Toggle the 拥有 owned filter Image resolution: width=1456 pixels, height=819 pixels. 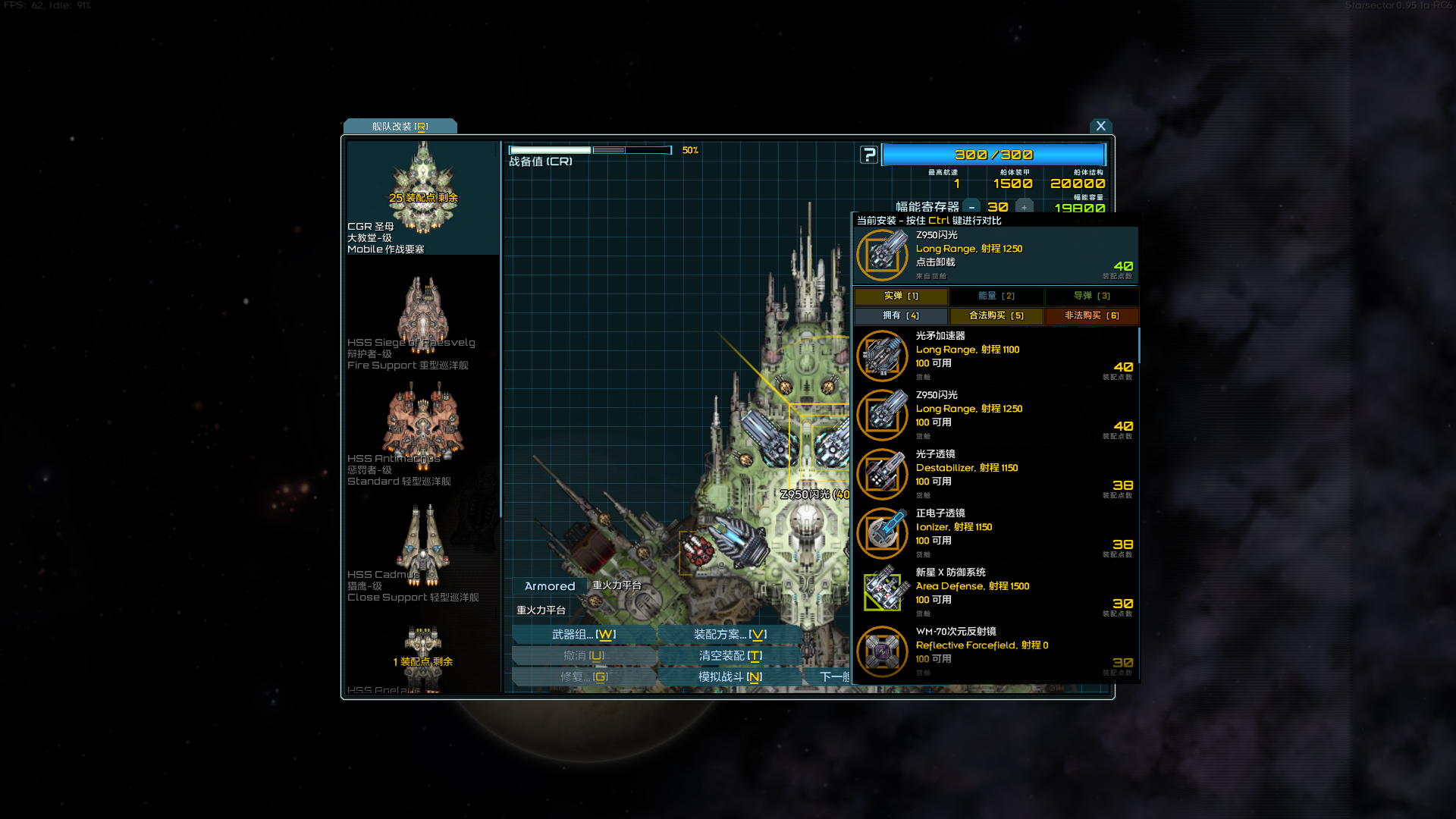[901, 315]
